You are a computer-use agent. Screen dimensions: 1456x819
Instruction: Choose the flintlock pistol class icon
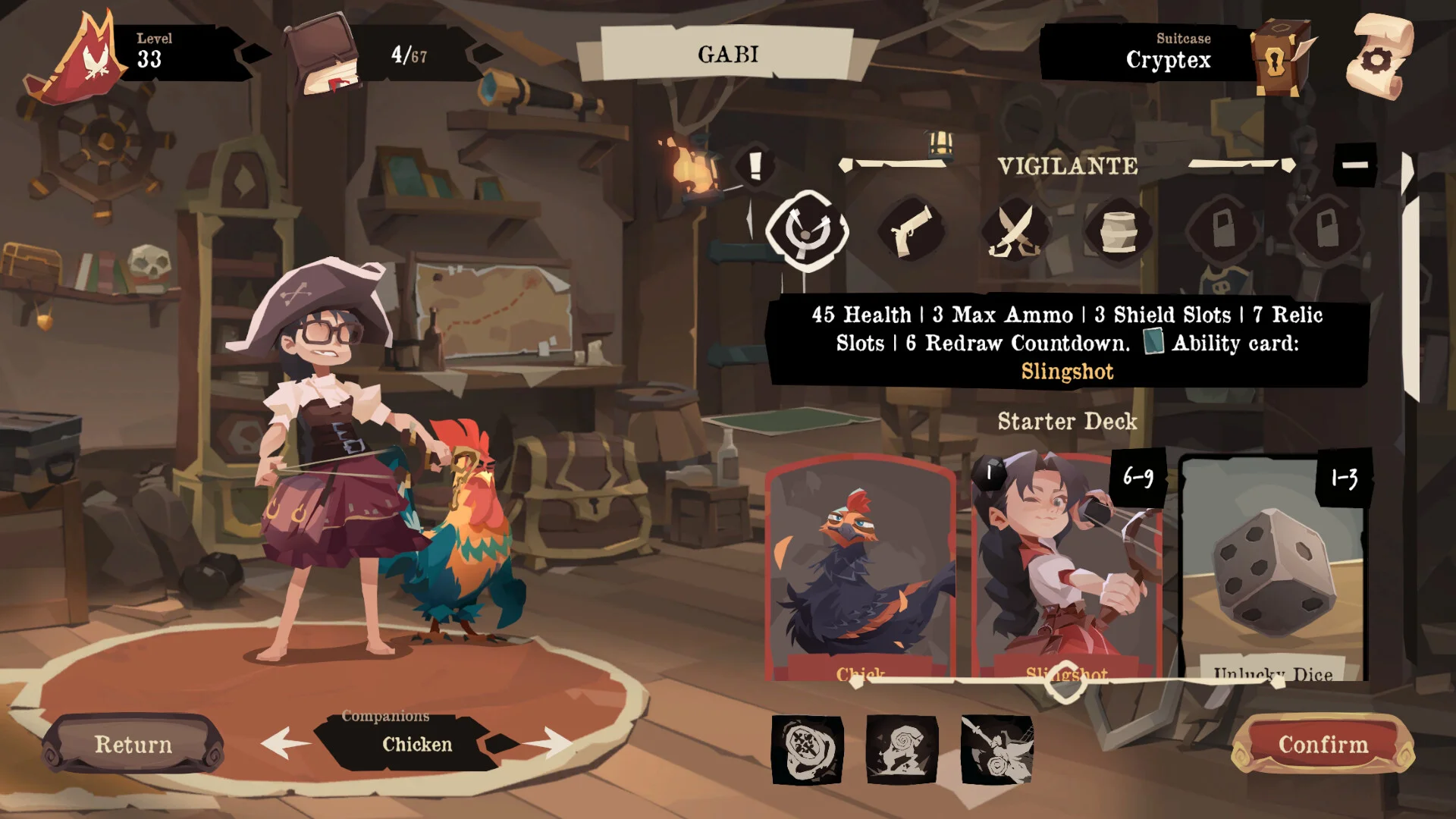(x=910, y=230)
